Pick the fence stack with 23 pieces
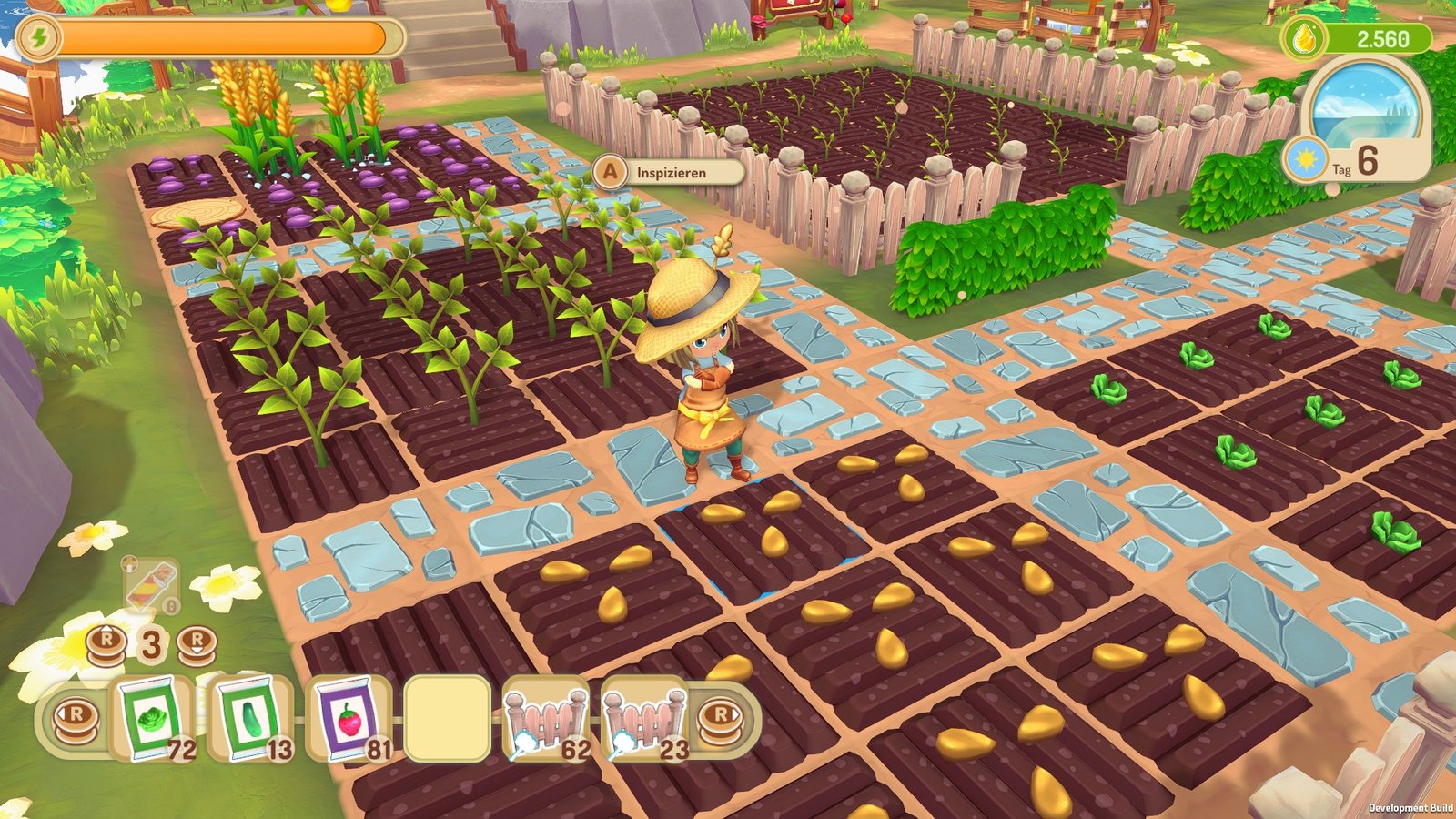1456x819 pixels. [x=644, y=719]
